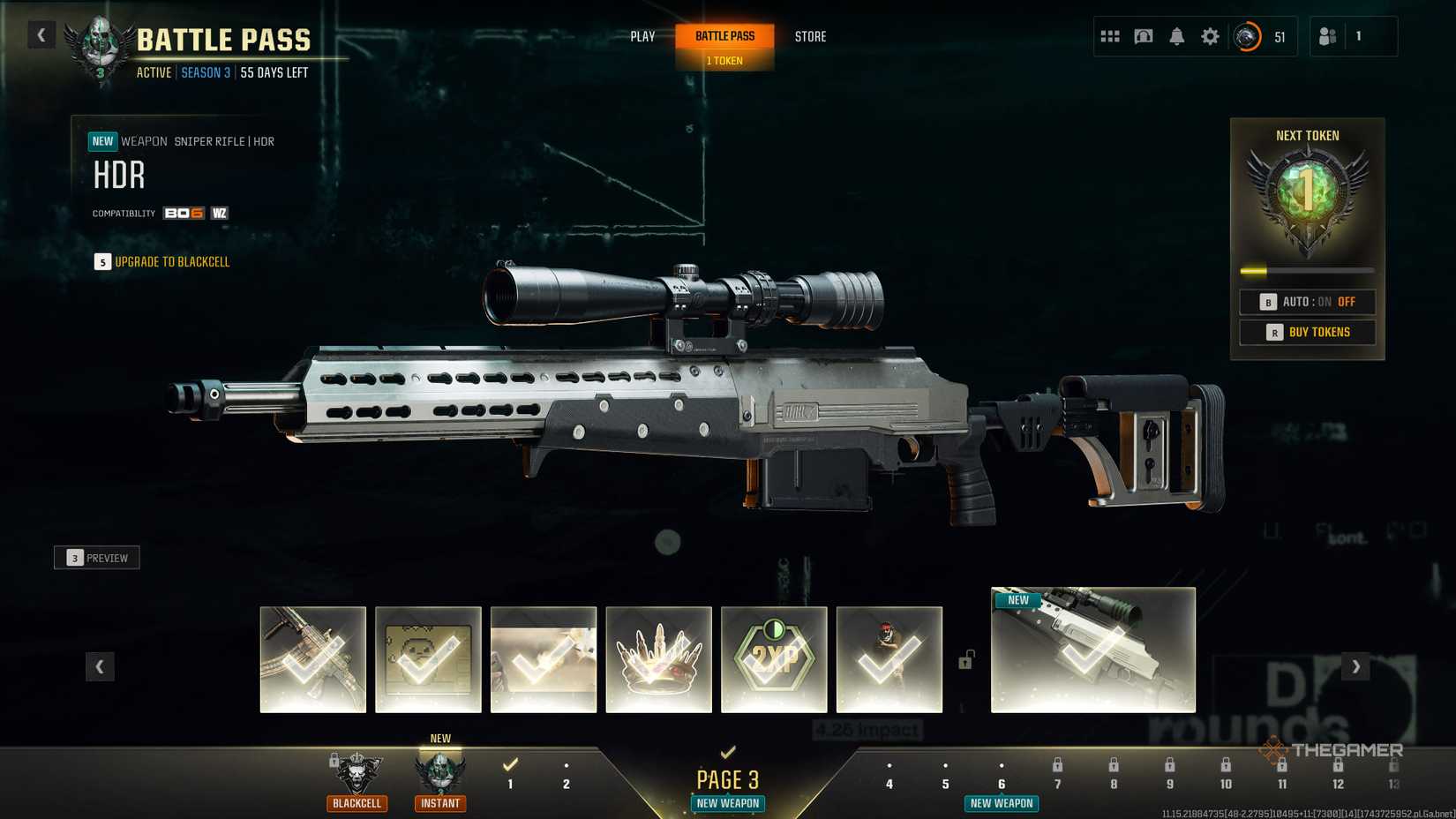Click the Next Token progress bar

point(1307,271)
